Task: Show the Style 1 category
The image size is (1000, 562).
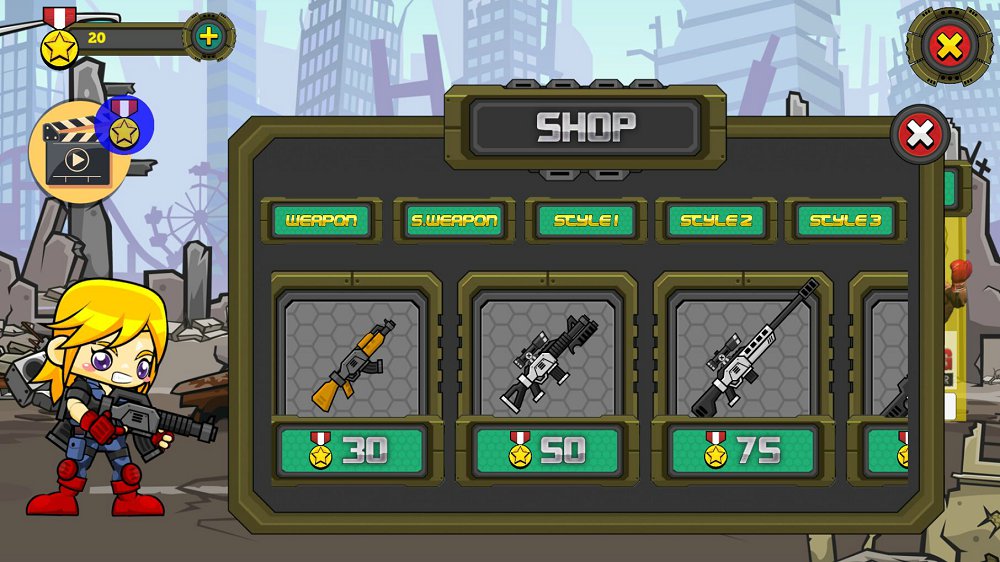Action: point(586,220)
